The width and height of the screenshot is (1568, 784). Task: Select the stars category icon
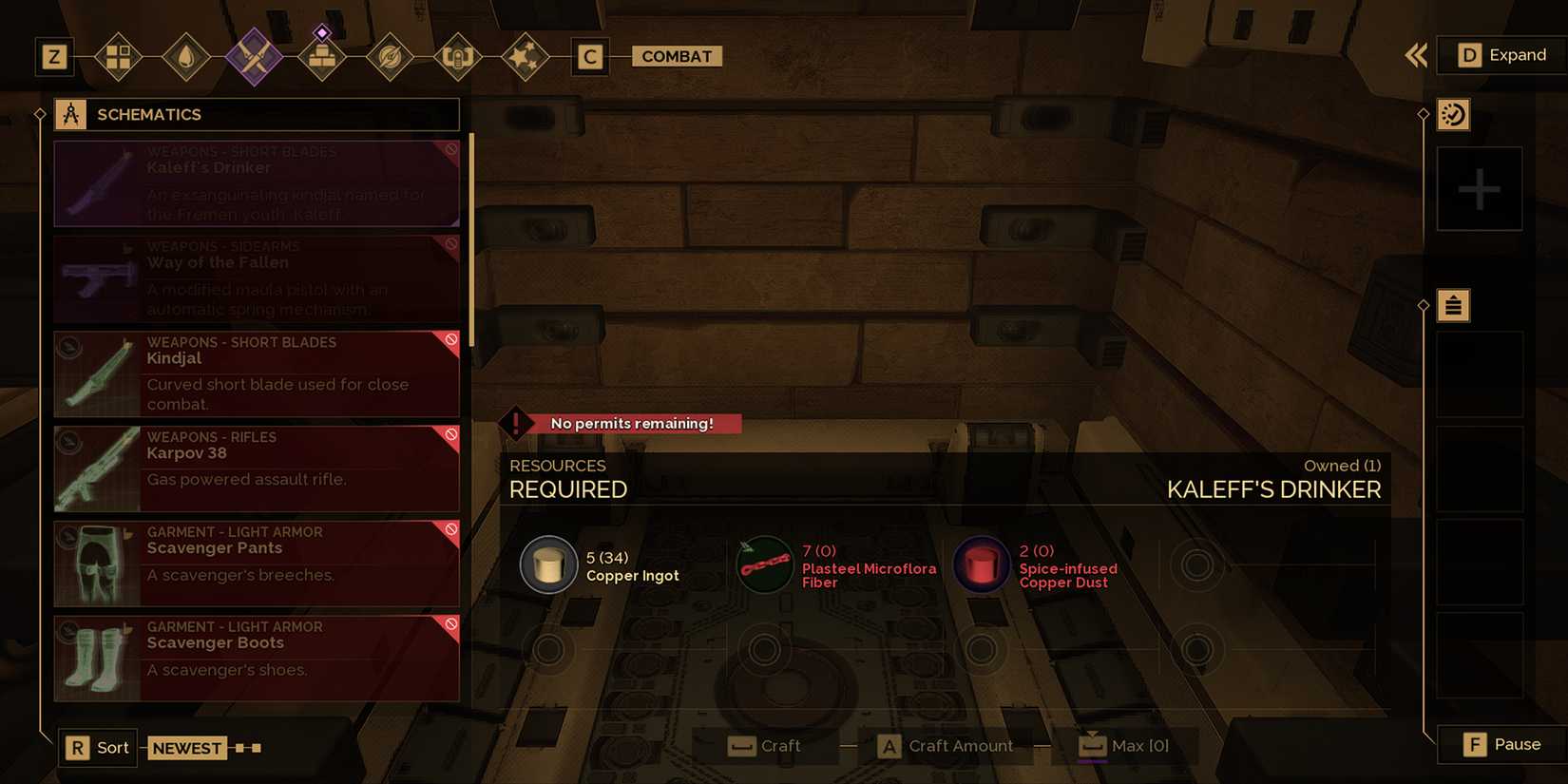[526, 56]
